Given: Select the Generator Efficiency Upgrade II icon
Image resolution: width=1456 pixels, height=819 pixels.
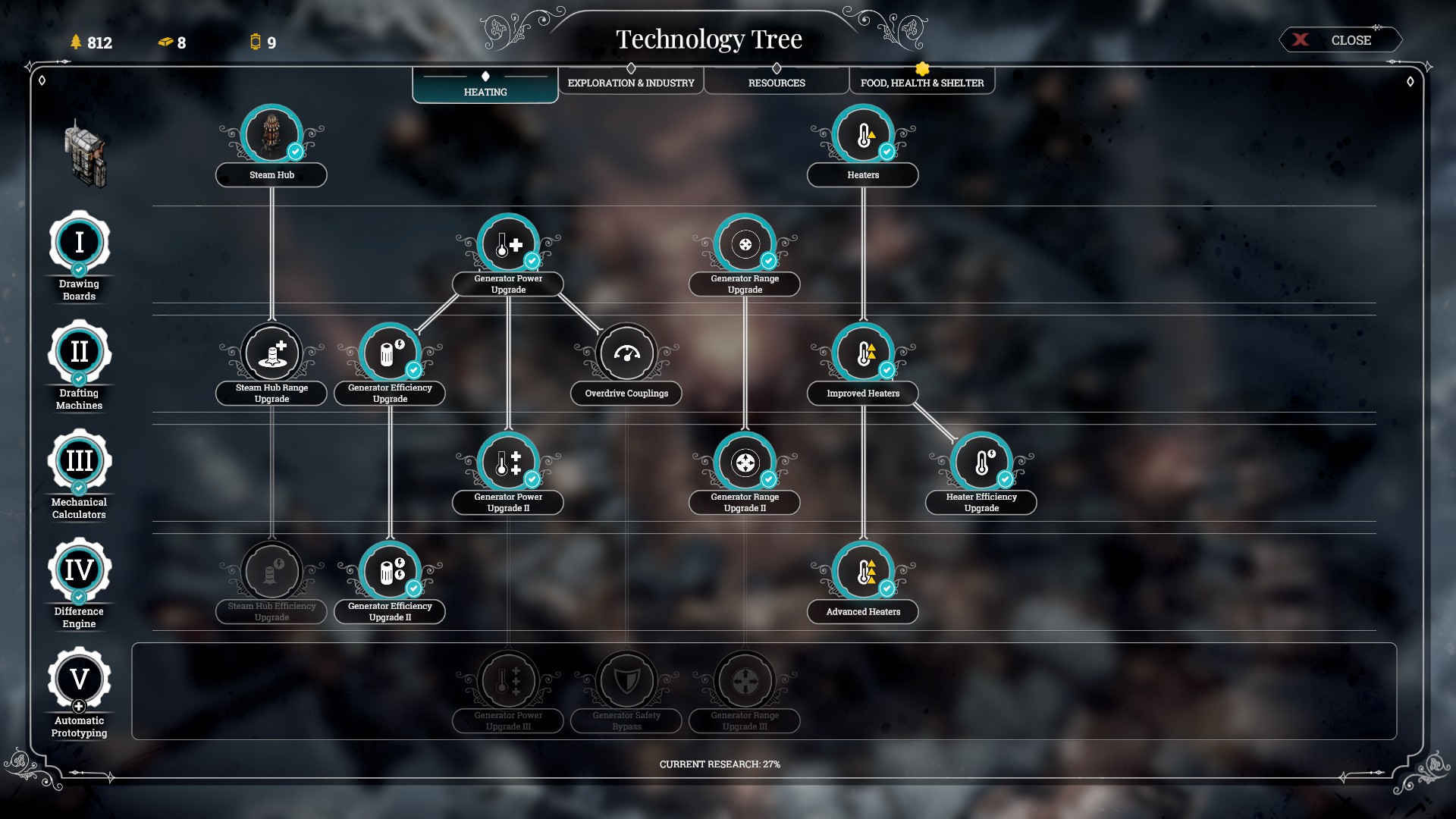Looking at the screenshot, I should point(390,571).
